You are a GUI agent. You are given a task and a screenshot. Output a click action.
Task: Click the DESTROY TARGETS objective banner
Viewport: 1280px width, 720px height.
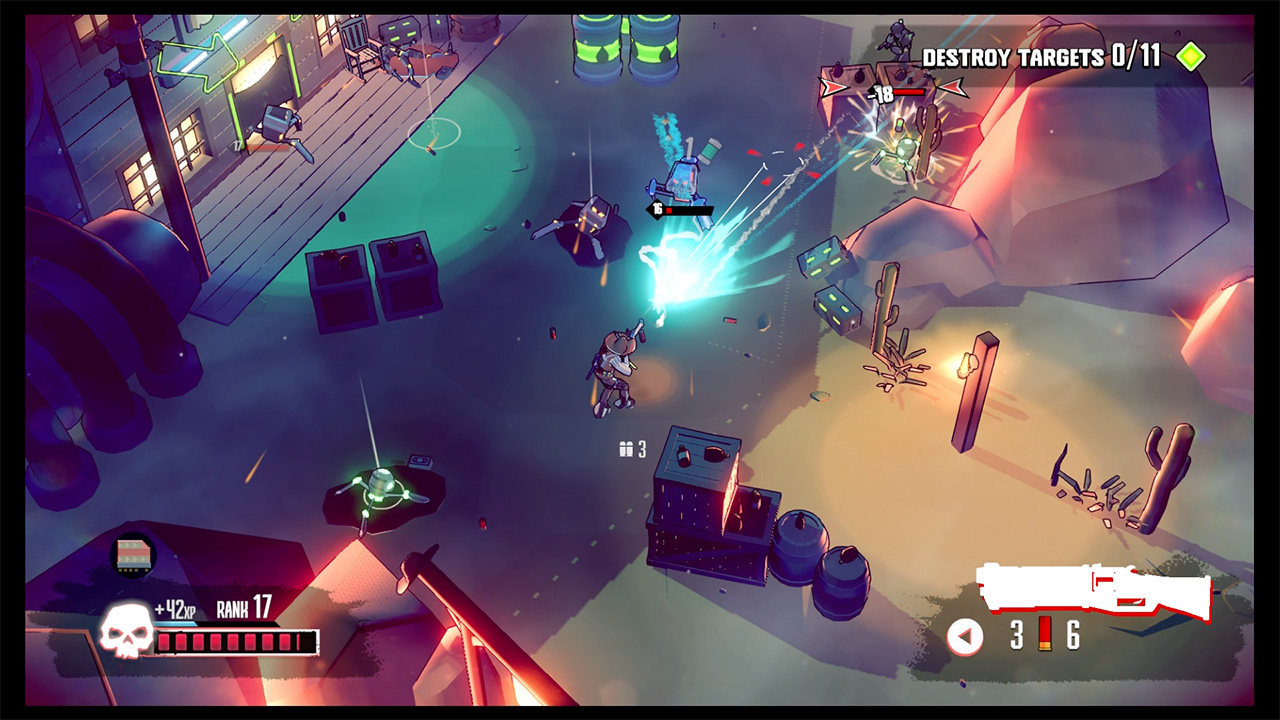pyautogui.click(x=1010, y=57)
